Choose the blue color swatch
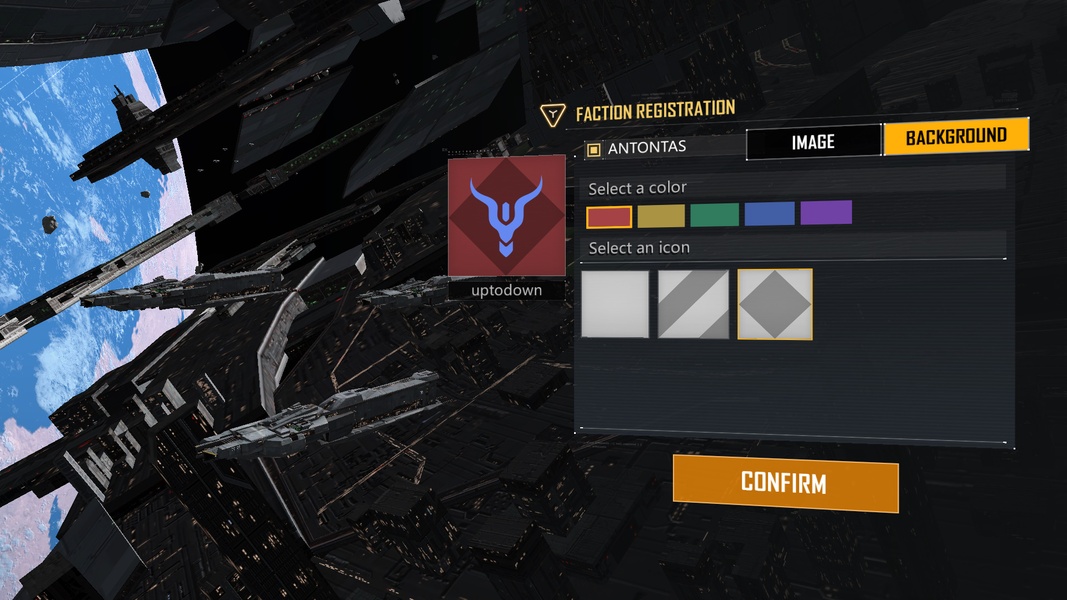The height and width of the screenshot is (600, 1067). click(769, 213)
